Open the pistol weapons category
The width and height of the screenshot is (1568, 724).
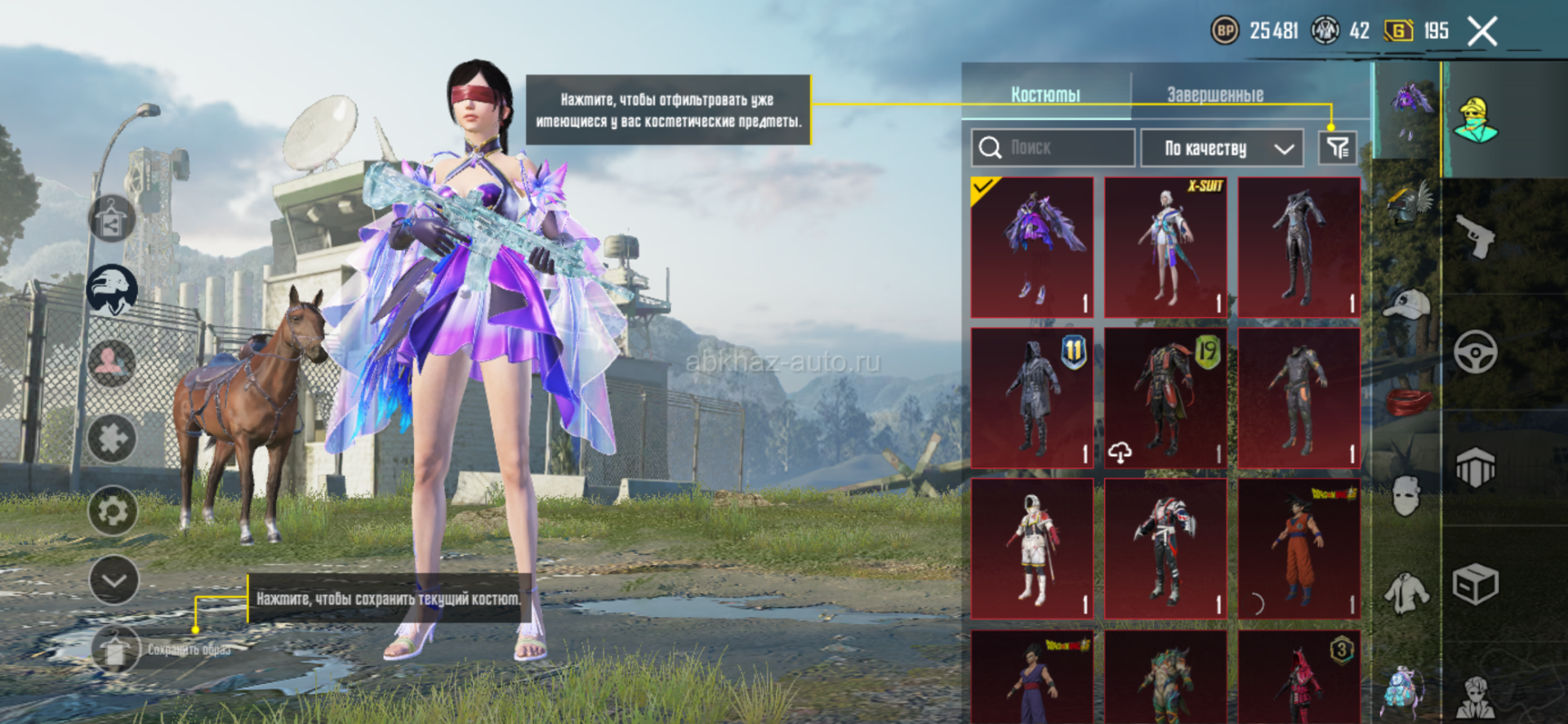(x=1476, y=236)
